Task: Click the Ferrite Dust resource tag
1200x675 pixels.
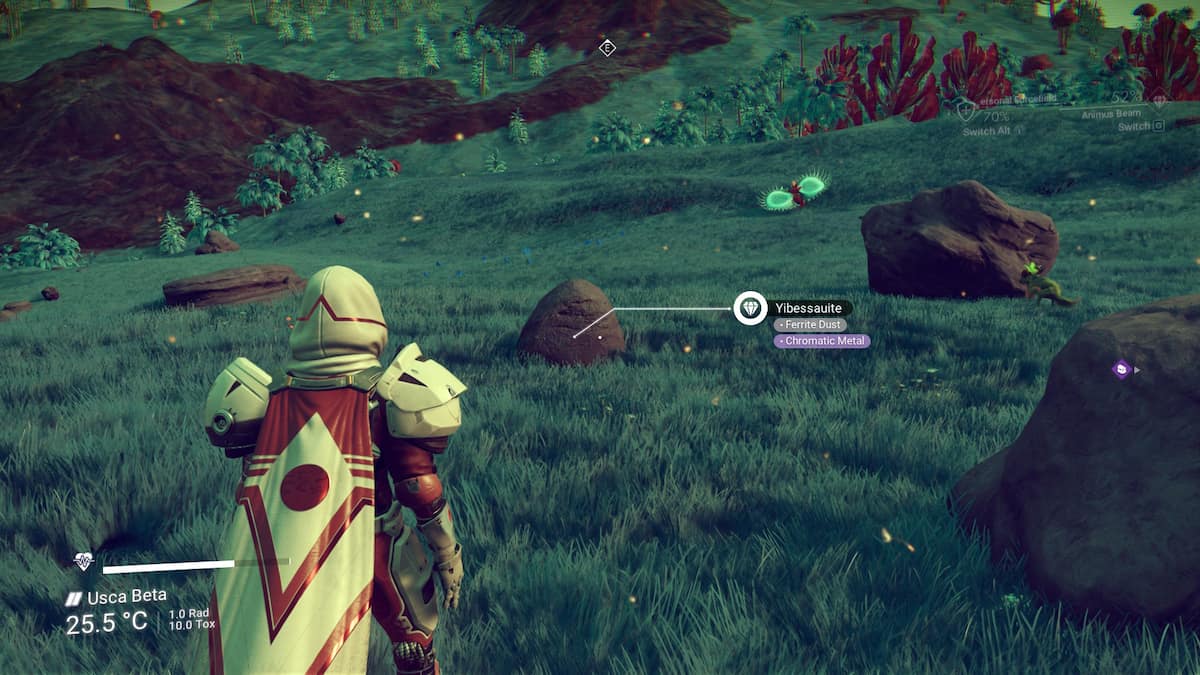Action: (x=810, y=325)
